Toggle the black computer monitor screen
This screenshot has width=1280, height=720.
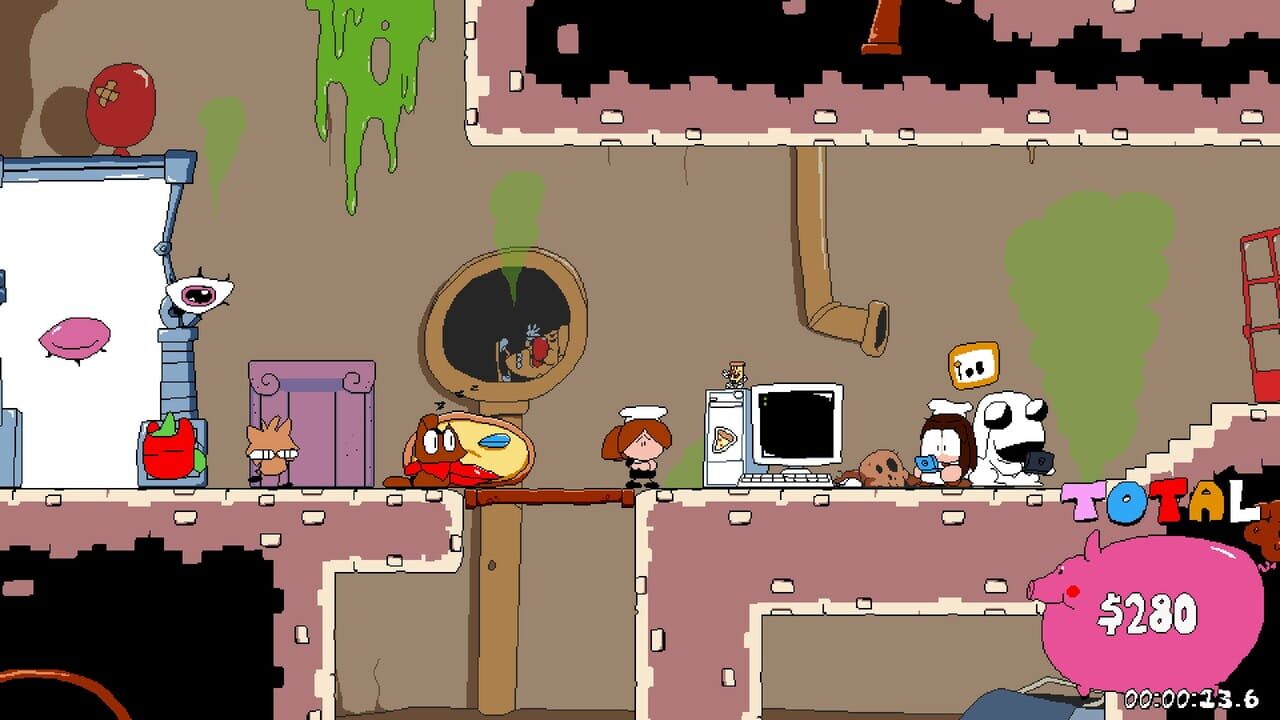tap(797, 425)
